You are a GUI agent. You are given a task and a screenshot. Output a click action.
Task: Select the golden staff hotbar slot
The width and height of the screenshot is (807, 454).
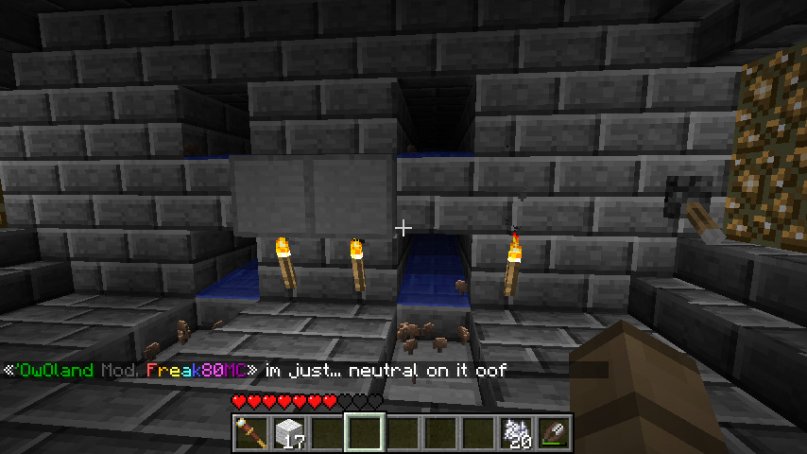248,432
